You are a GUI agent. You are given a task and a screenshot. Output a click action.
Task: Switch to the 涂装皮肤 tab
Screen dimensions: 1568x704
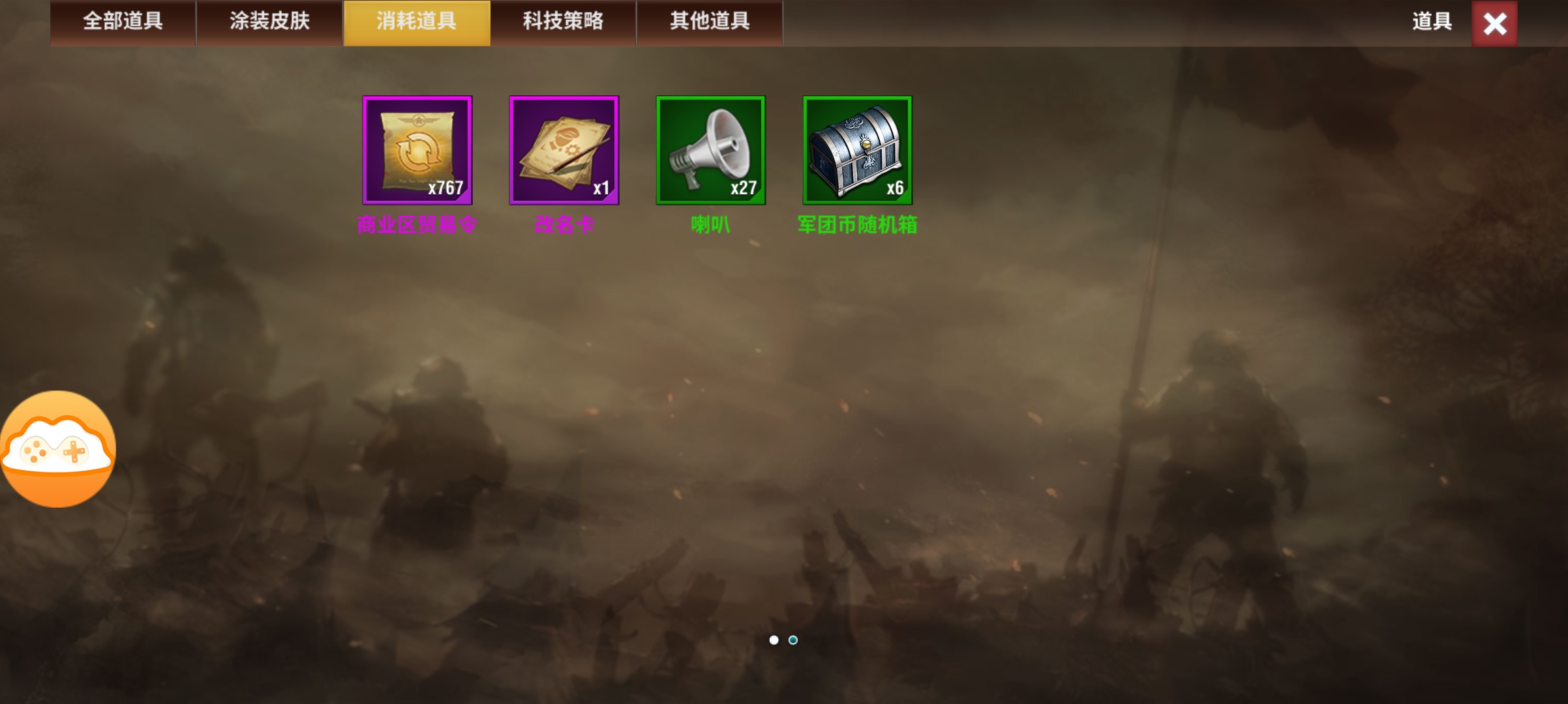point(269,22)
